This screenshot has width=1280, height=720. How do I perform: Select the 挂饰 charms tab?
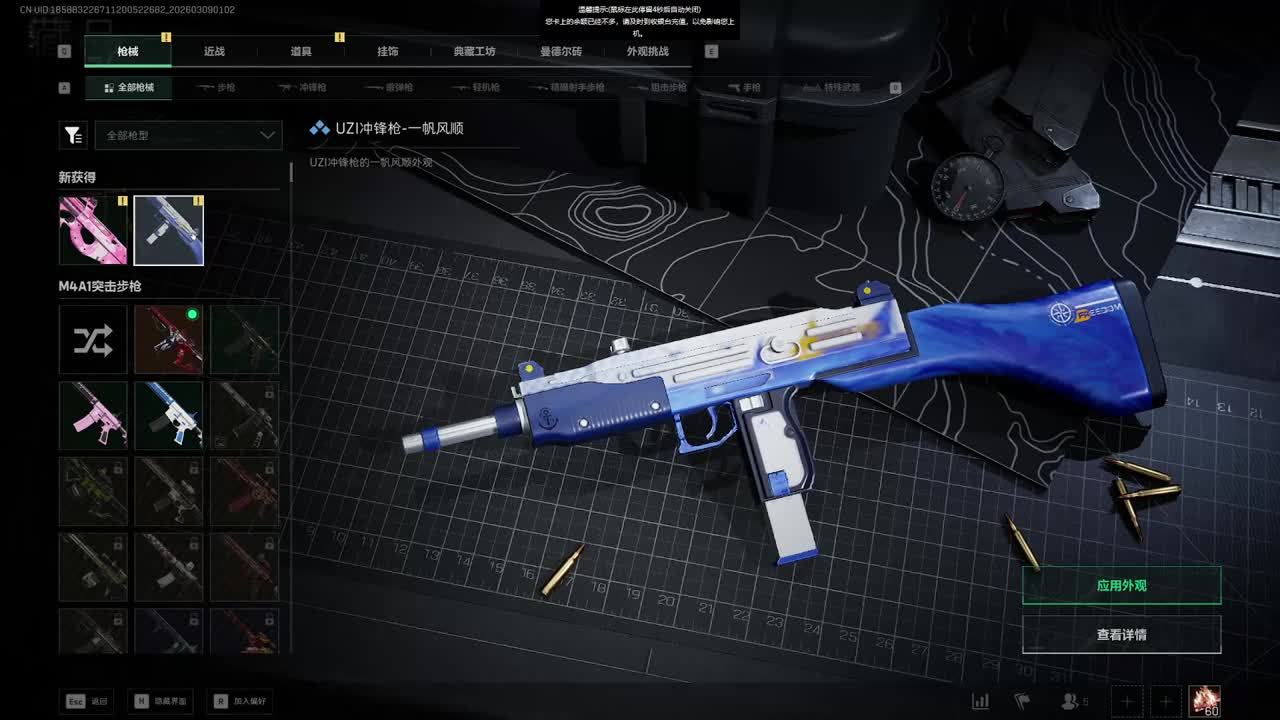click(388, 51)
